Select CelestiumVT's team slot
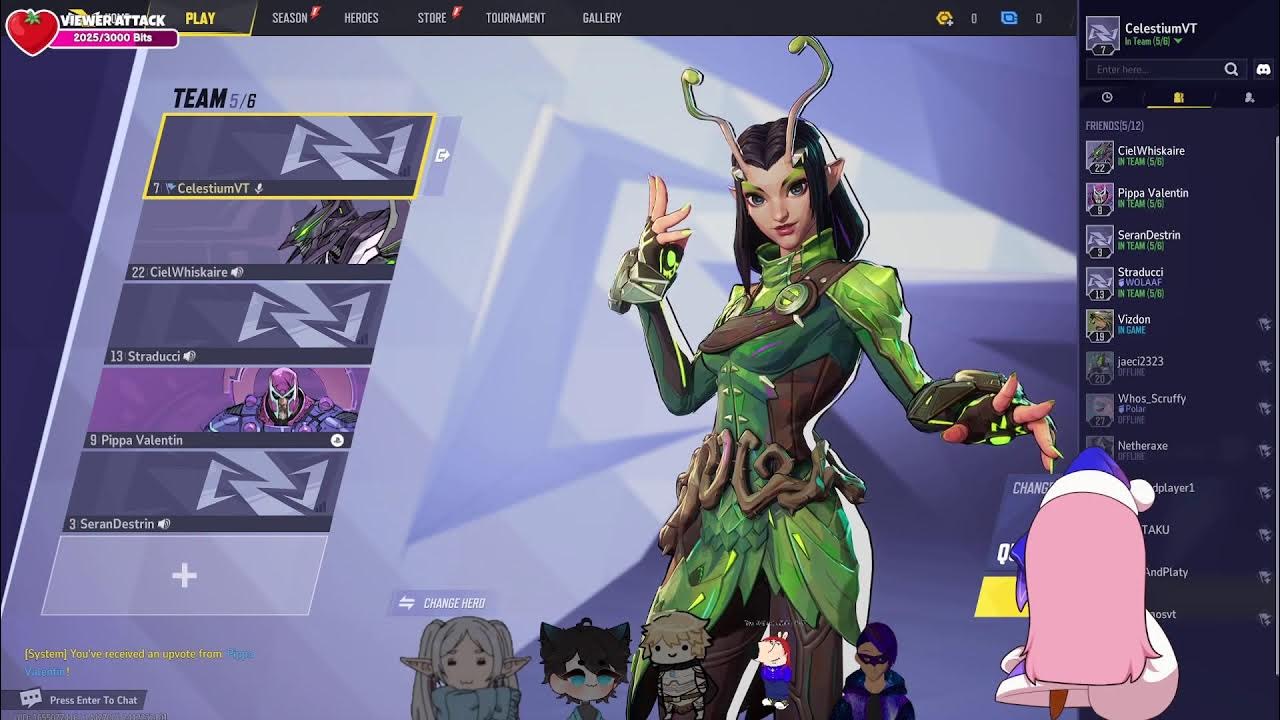1280x720 pixels. (290, 155)
